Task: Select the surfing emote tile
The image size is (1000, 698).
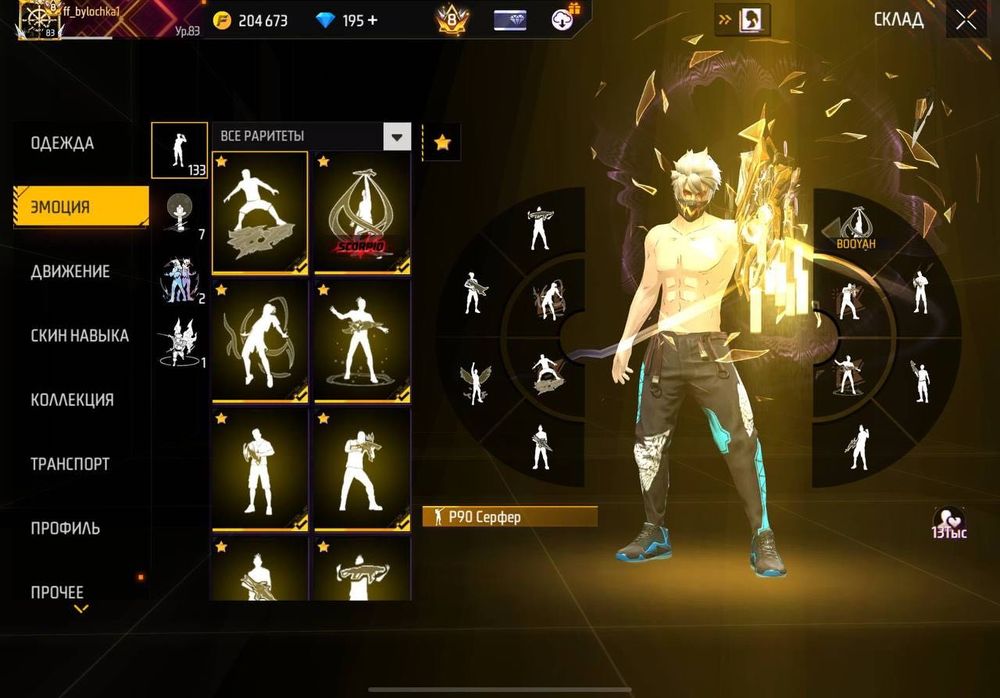Action: pyautogui.click(x=260, y=213)
